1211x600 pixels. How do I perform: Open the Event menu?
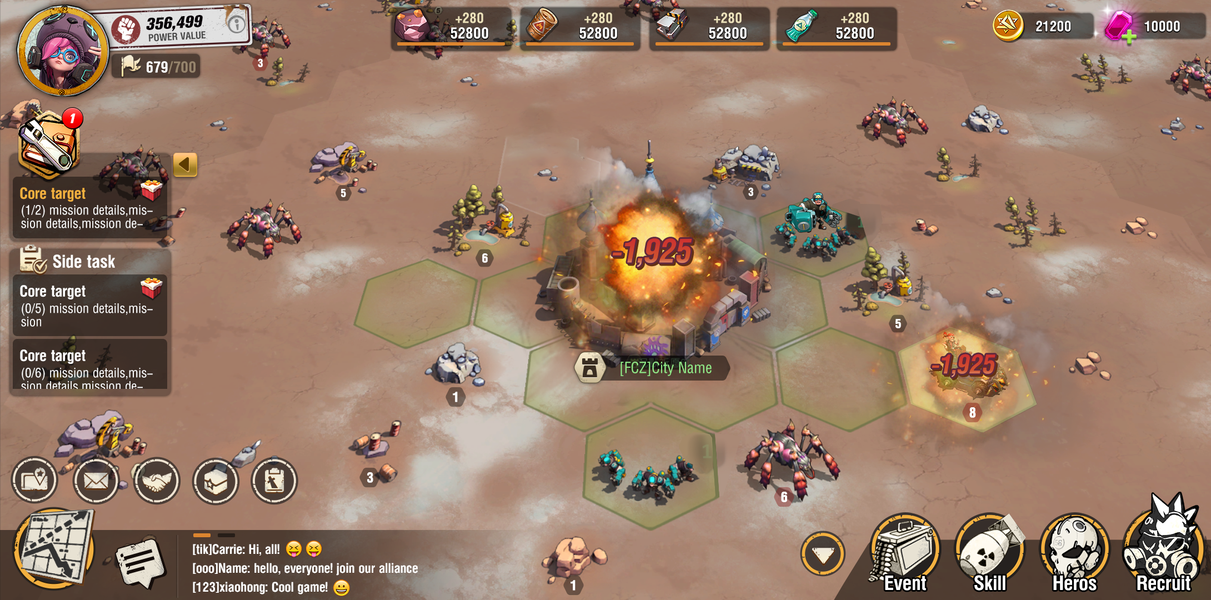(x=904, y=554)
